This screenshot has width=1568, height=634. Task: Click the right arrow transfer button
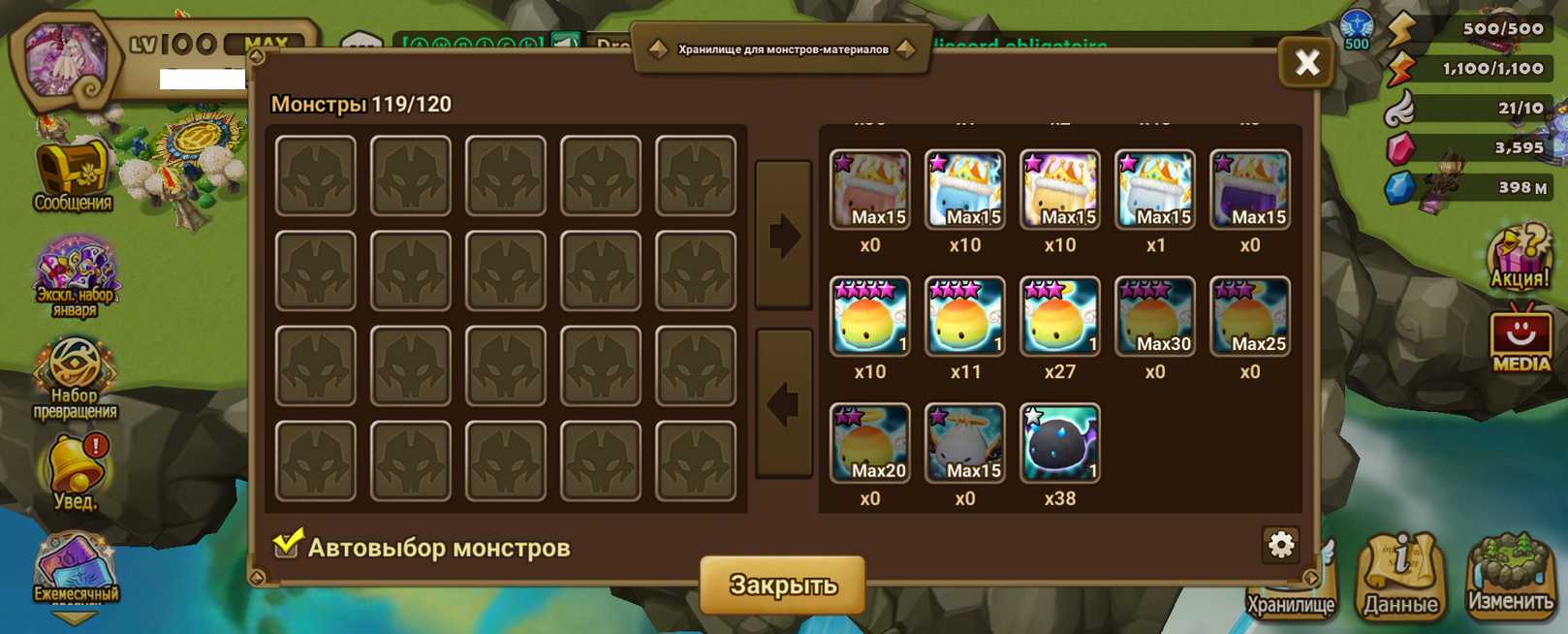click(783, 236)
